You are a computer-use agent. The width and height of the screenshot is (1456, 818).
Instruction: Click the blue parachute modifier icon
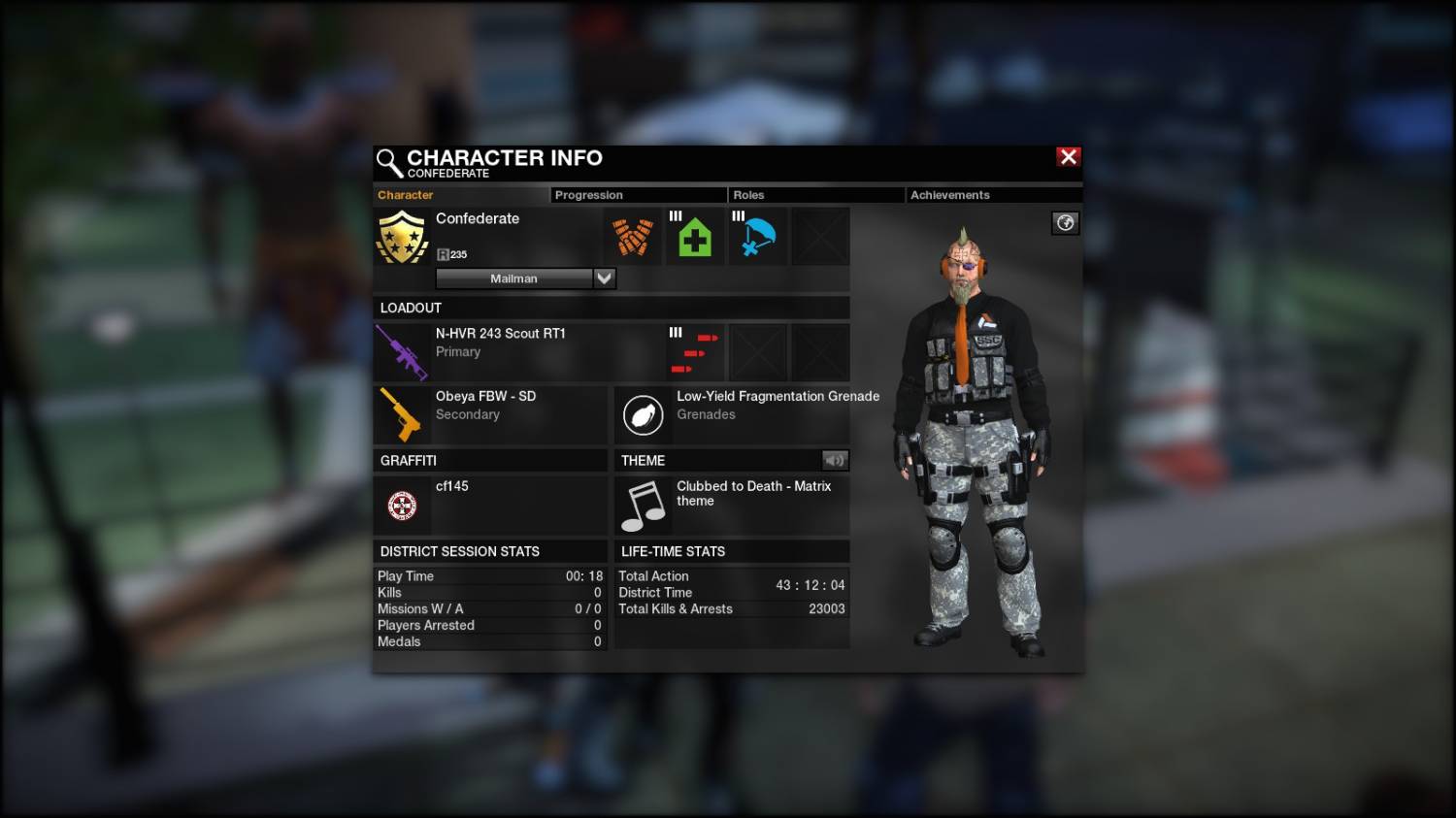point(757,237)
